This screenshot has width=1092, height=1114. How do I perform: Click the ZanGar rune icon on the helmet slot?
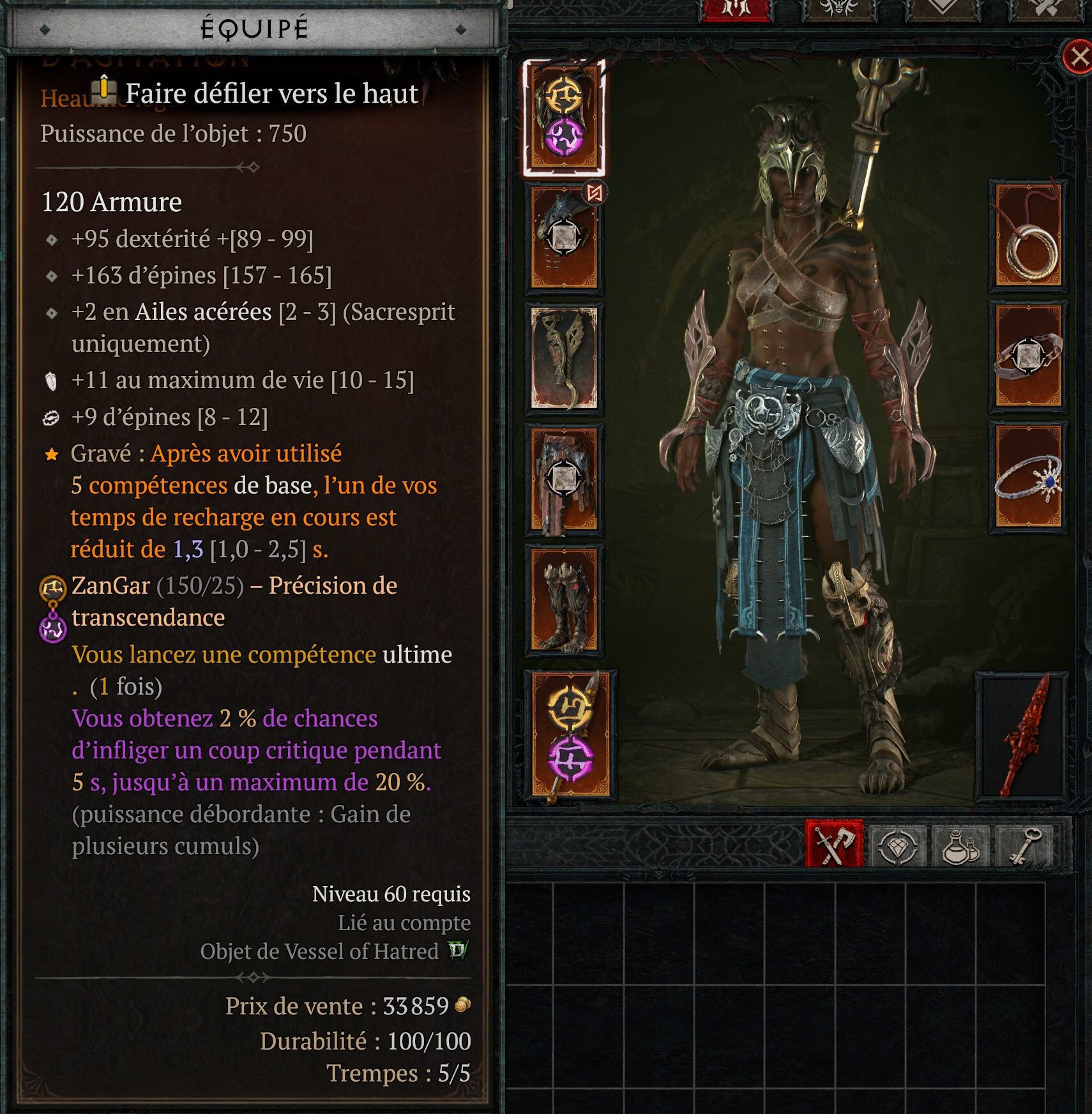[x=565, y=96]
